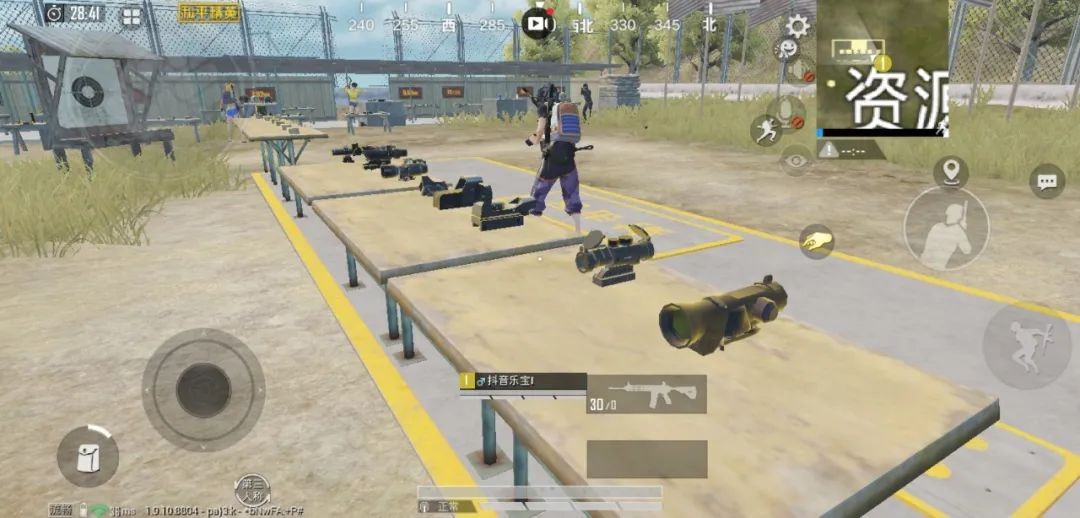Tap the eye free-look button

[796, 160]
